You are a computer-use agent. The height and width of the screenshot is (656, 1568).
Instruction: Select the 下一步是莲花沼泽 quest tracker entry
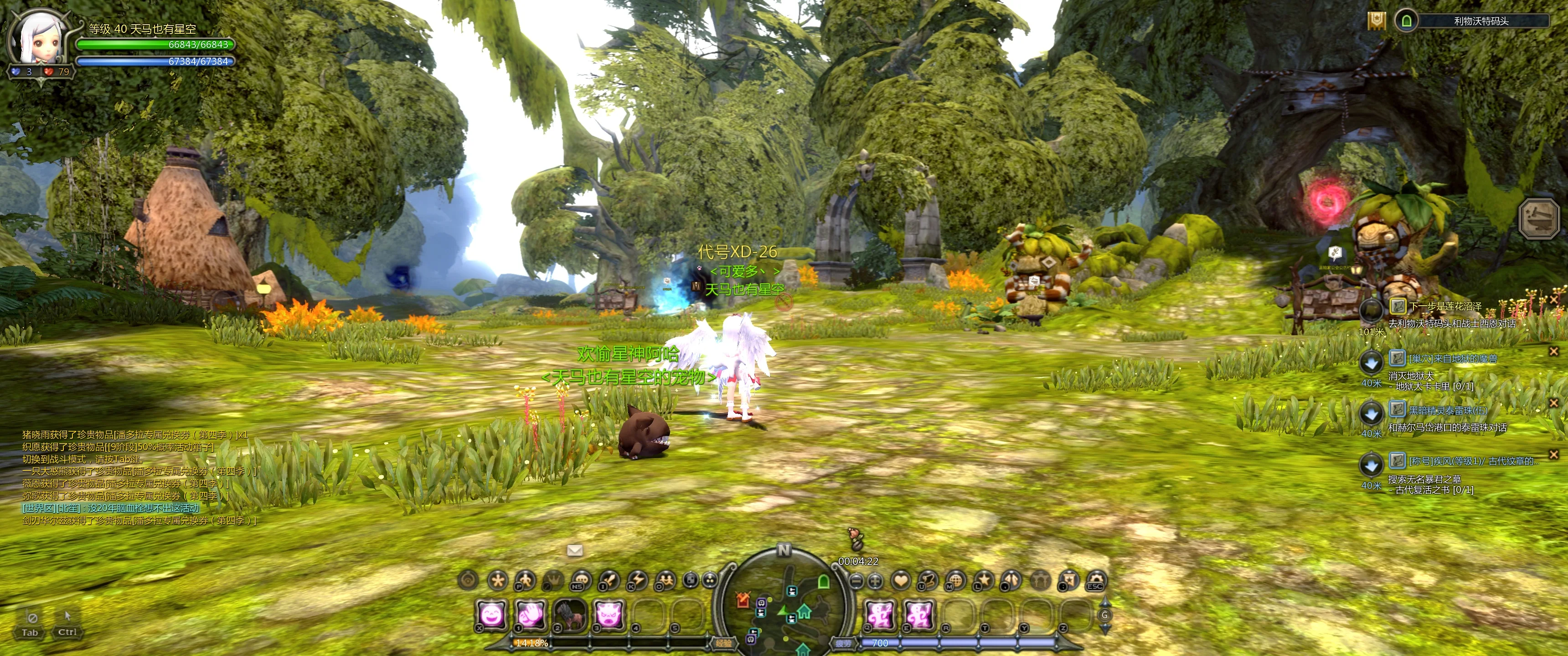[1444, 306]
